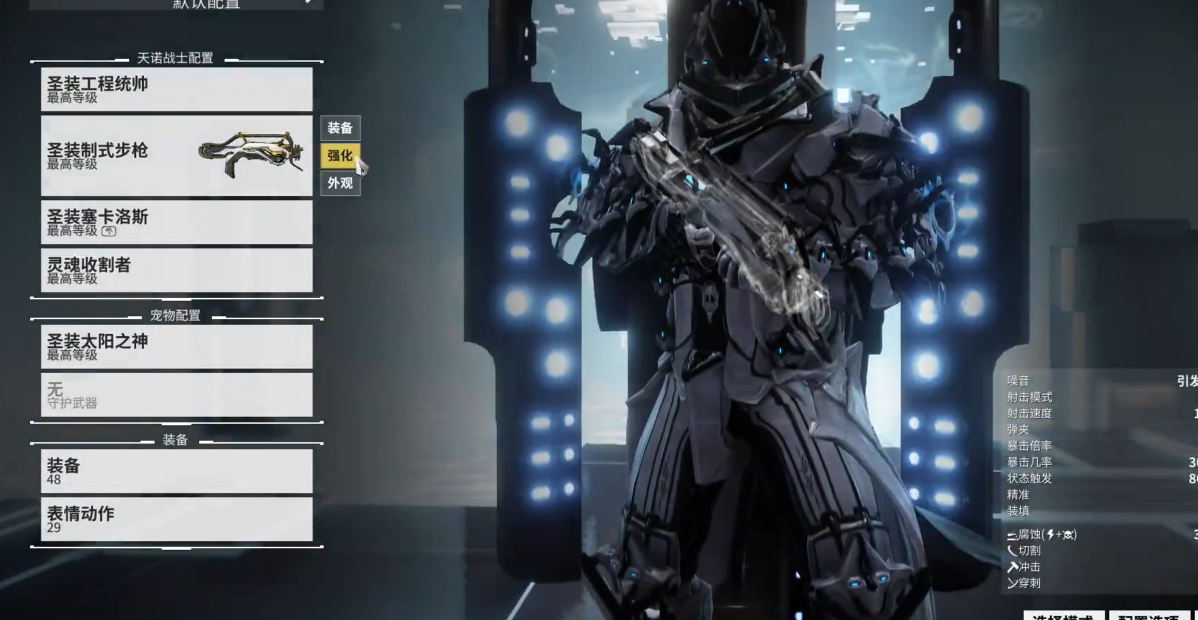Open the 圣装太阳之神 pet slot

[x=176, y=346]
